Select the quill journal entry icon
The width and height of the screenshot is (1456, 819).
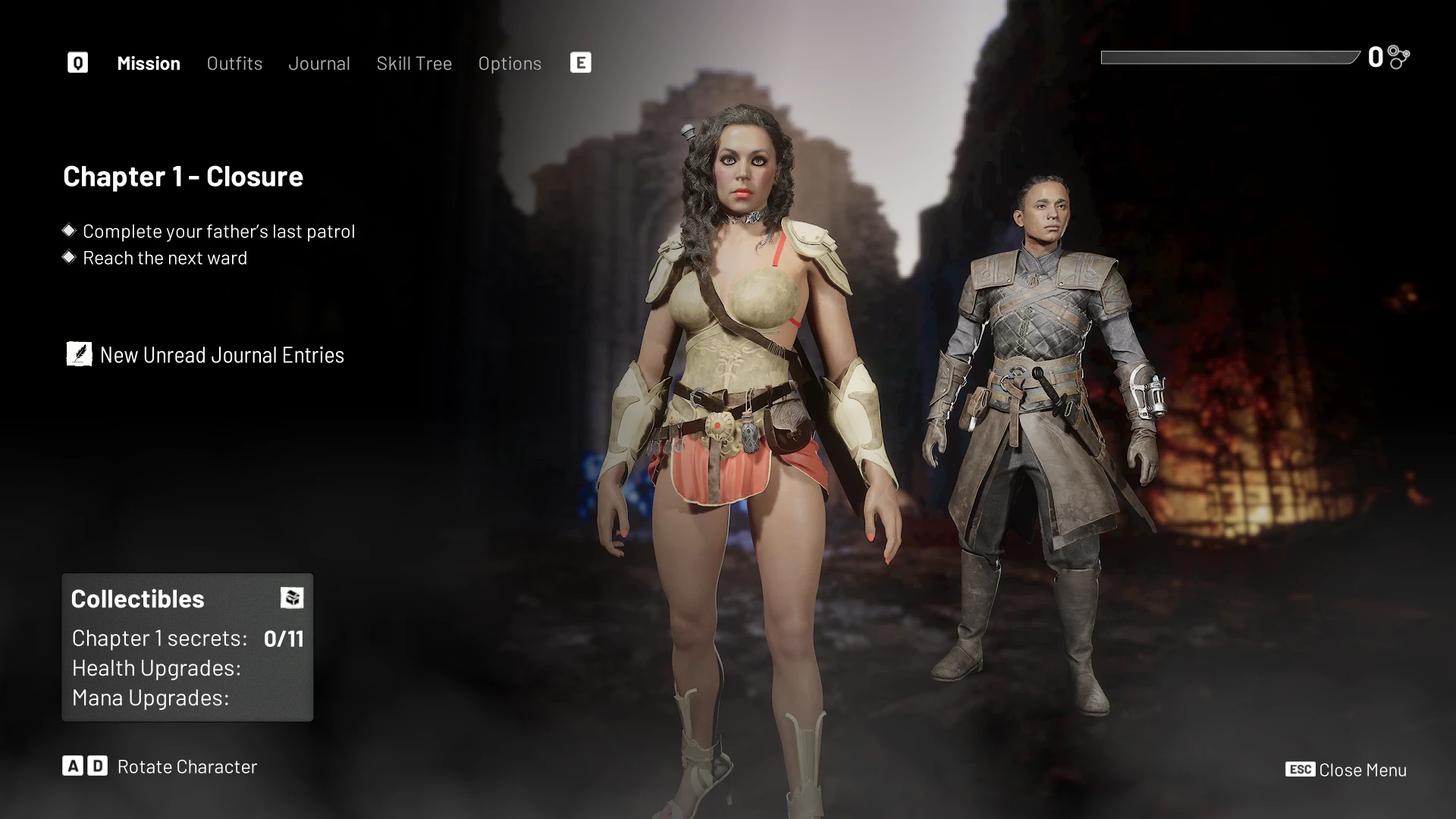(x=78, y=353)
